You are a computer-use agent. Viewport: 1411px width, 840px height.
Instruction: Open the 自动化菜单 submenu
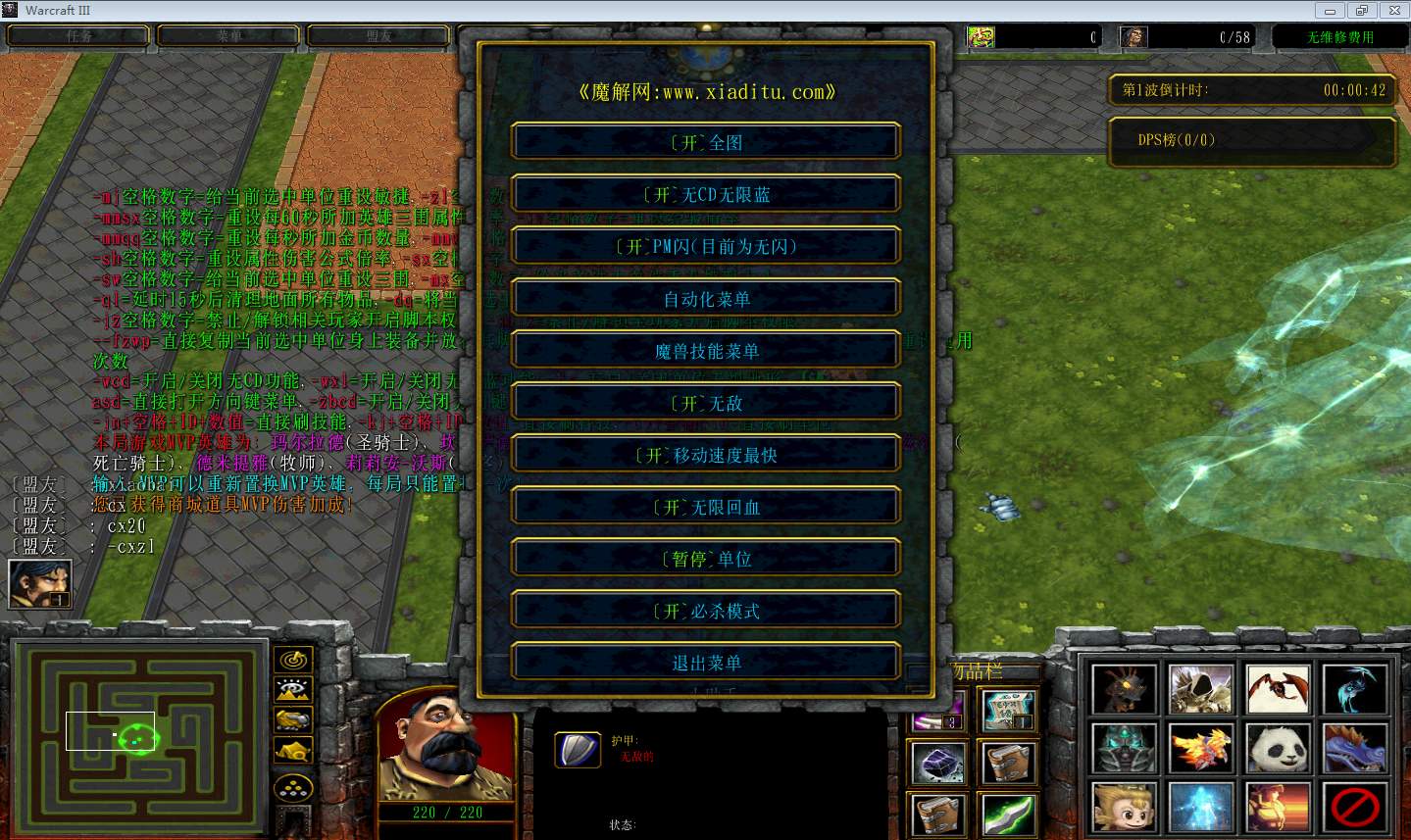(705, 298)
